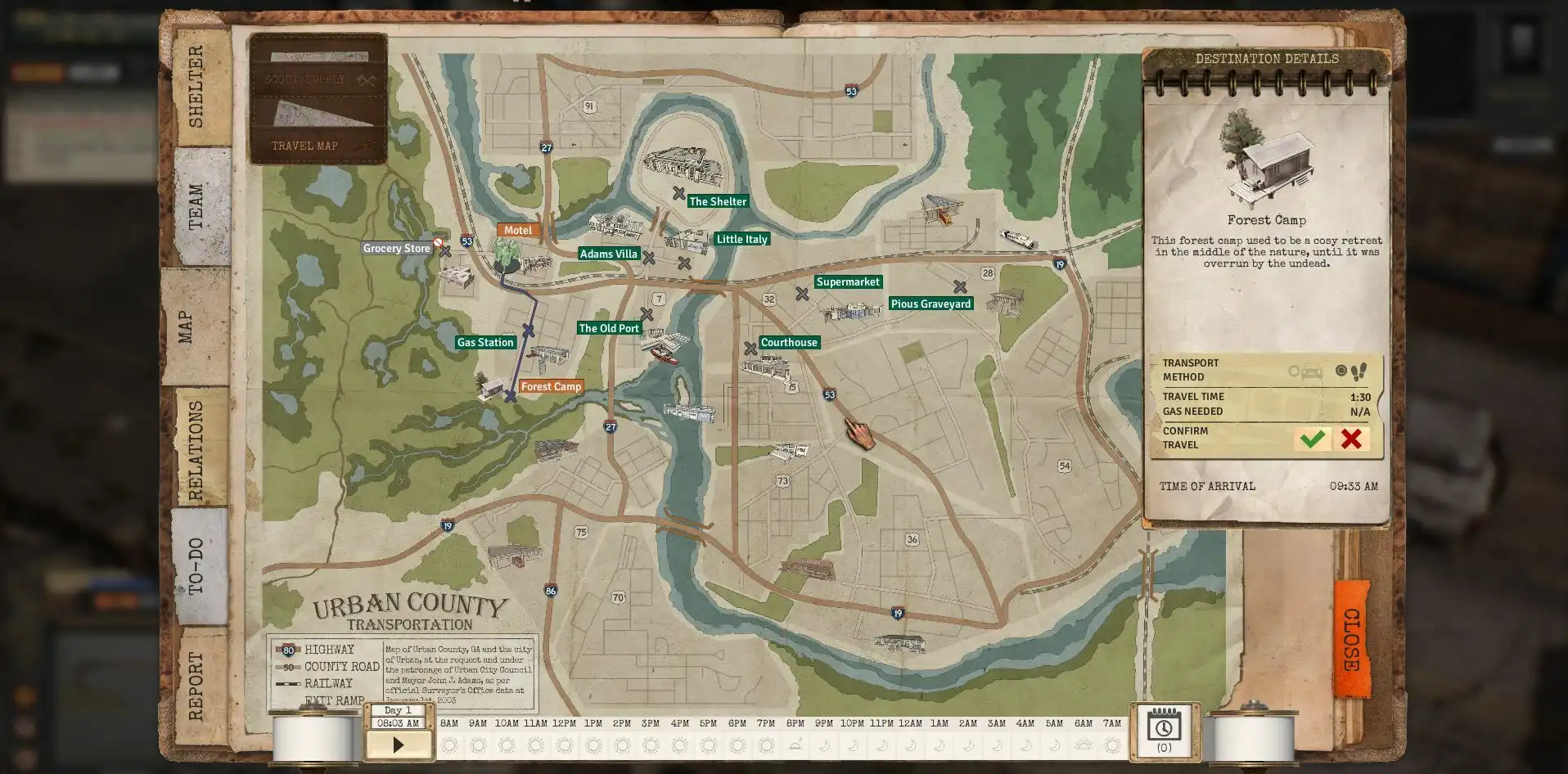
Task: Cancel travel with the red X
Action: [x=1351, y=439]
